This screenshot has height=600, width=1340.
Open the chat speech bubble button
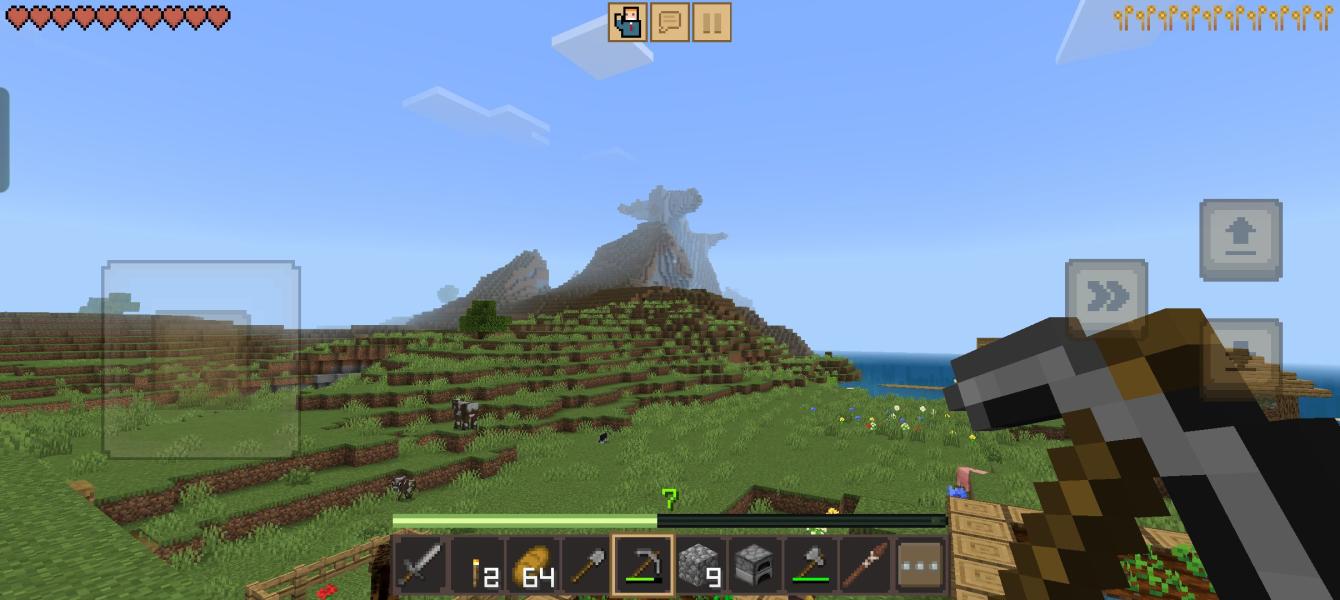(x=670, y=22)
